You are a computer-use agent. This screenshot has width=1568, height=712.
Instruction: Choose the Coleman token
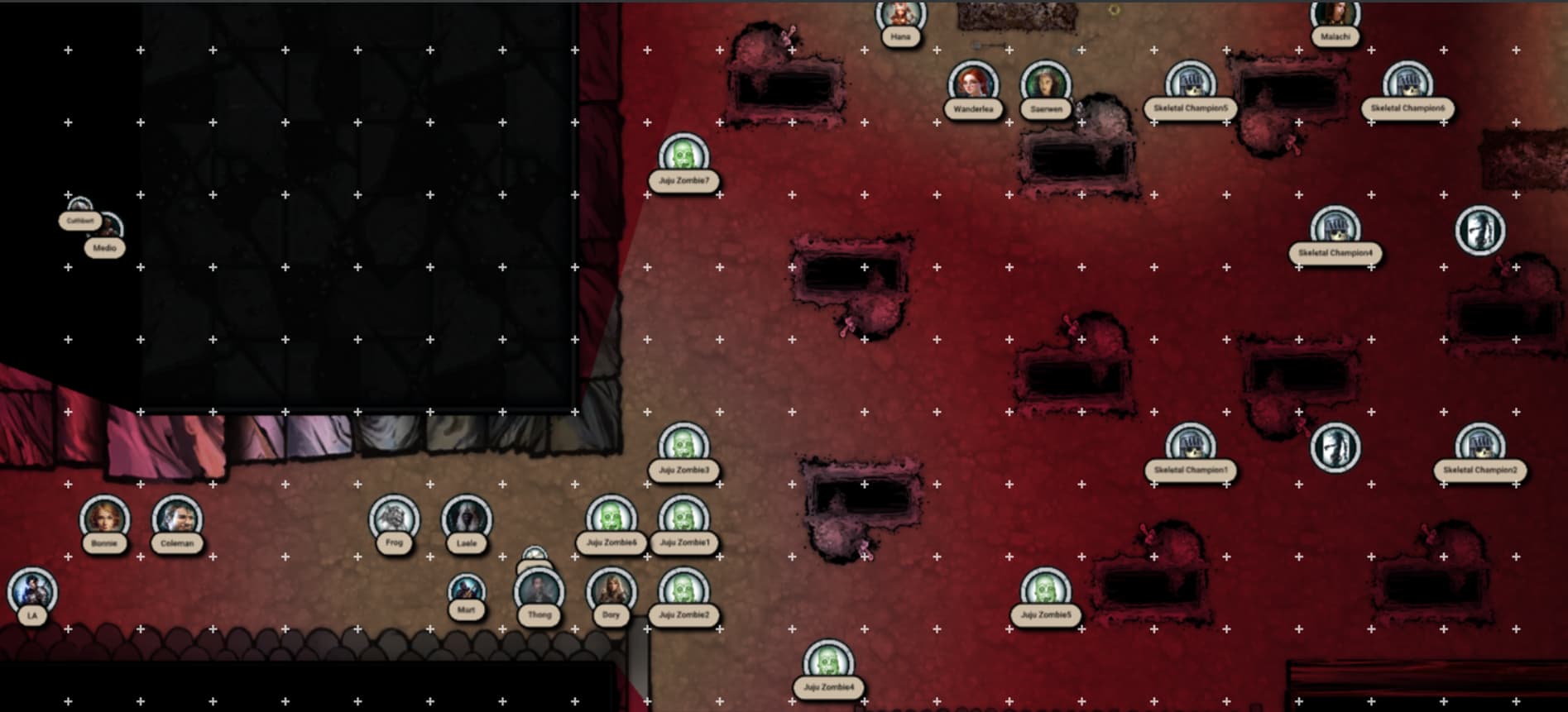177,518
